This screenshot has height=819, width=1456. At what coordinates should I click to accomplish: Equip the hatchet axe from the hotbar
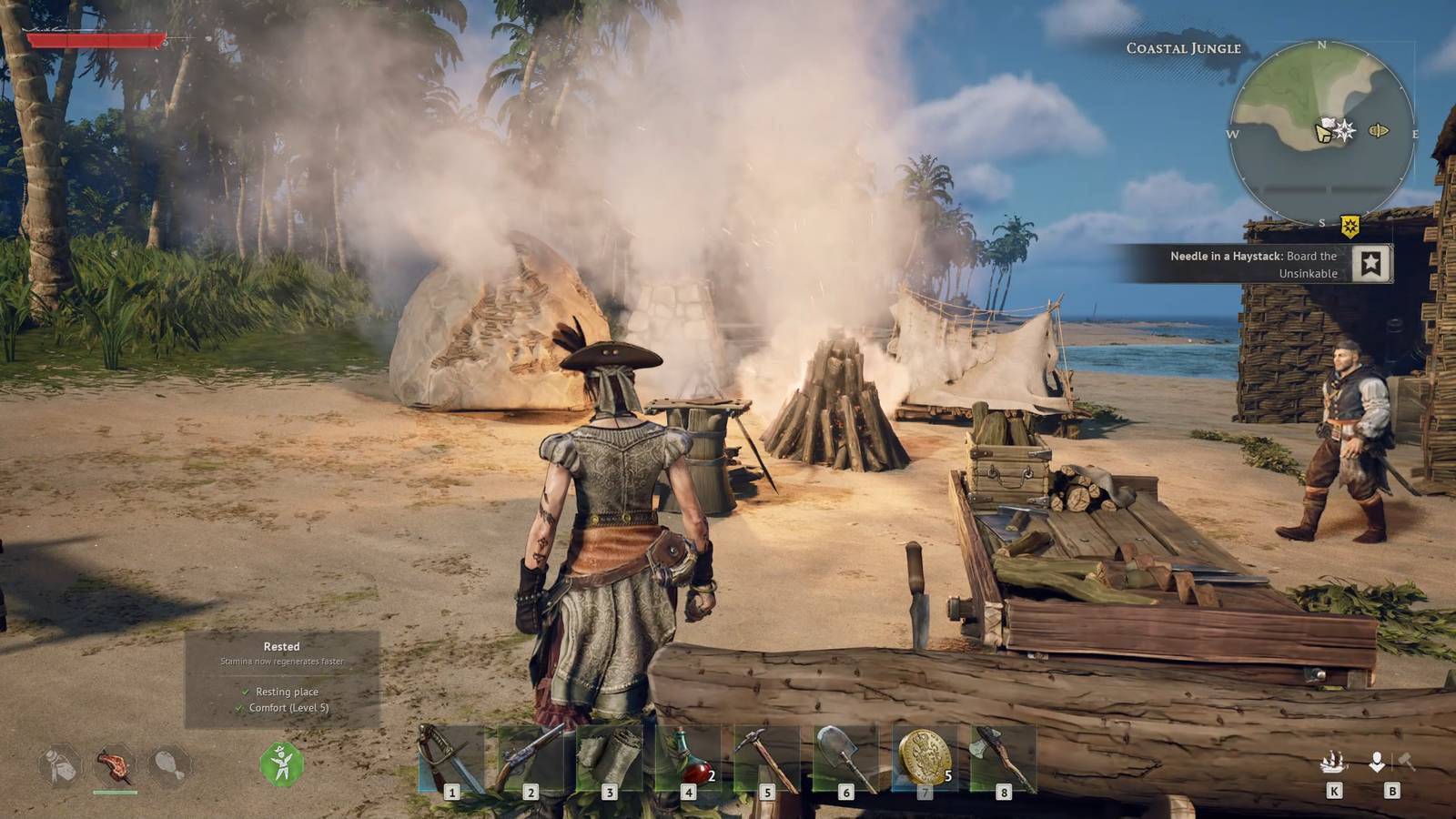pyautogui.click(x=1003, y=760)
